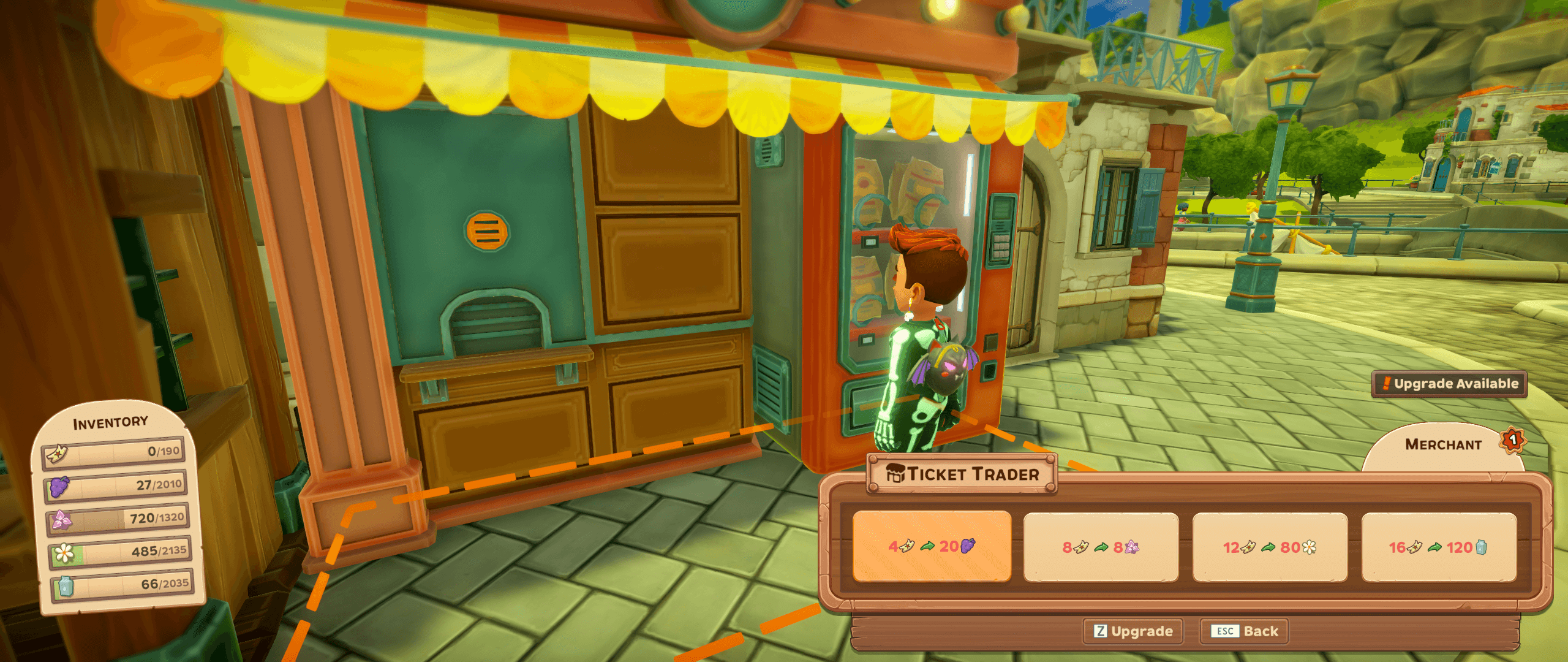Open the Upgrade Available notification
1568x662 pixels.
[1449, 384]
